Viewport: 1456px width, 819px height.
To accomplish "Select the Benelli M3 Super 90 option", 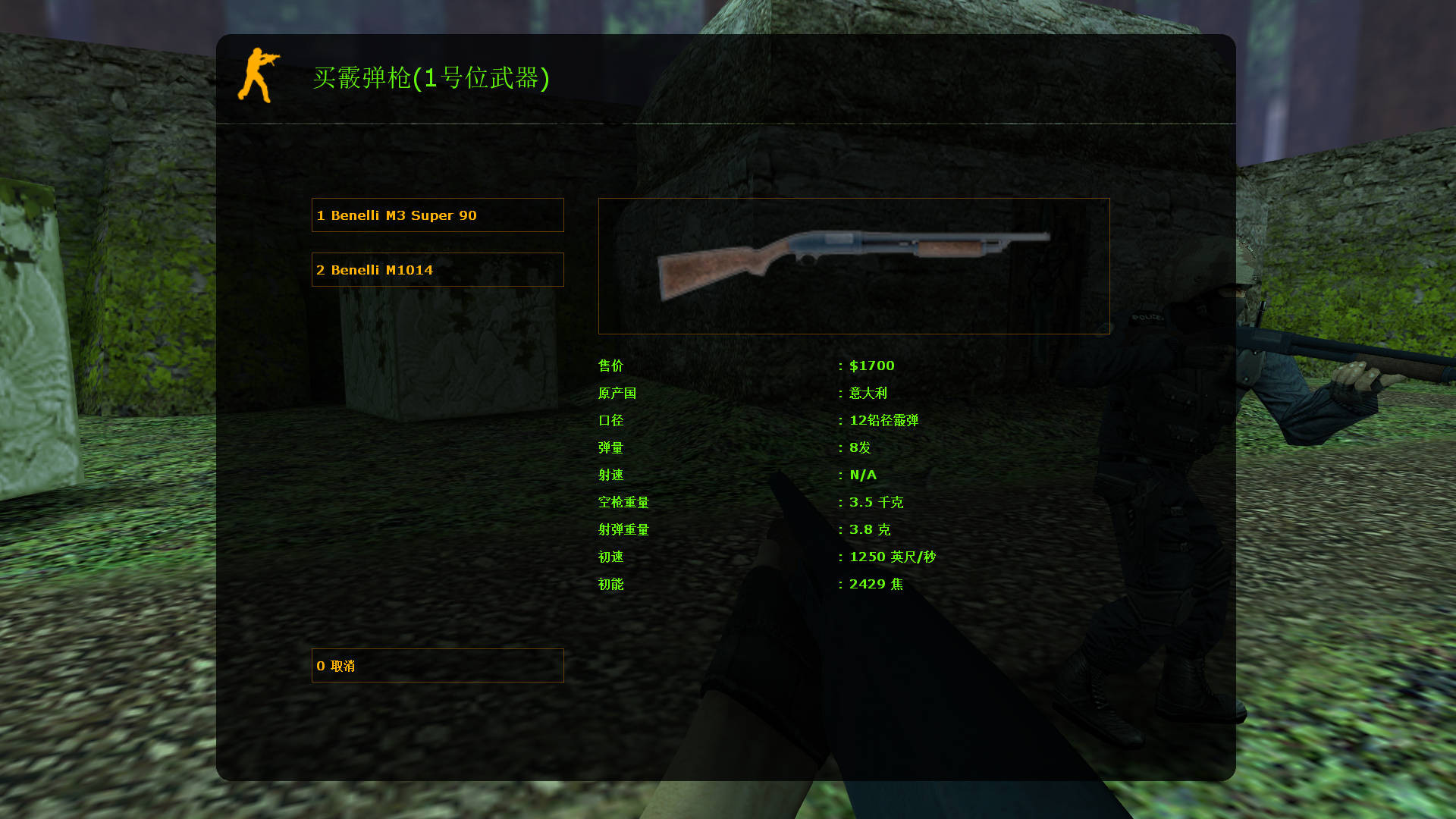I will [x=438, y=215].
